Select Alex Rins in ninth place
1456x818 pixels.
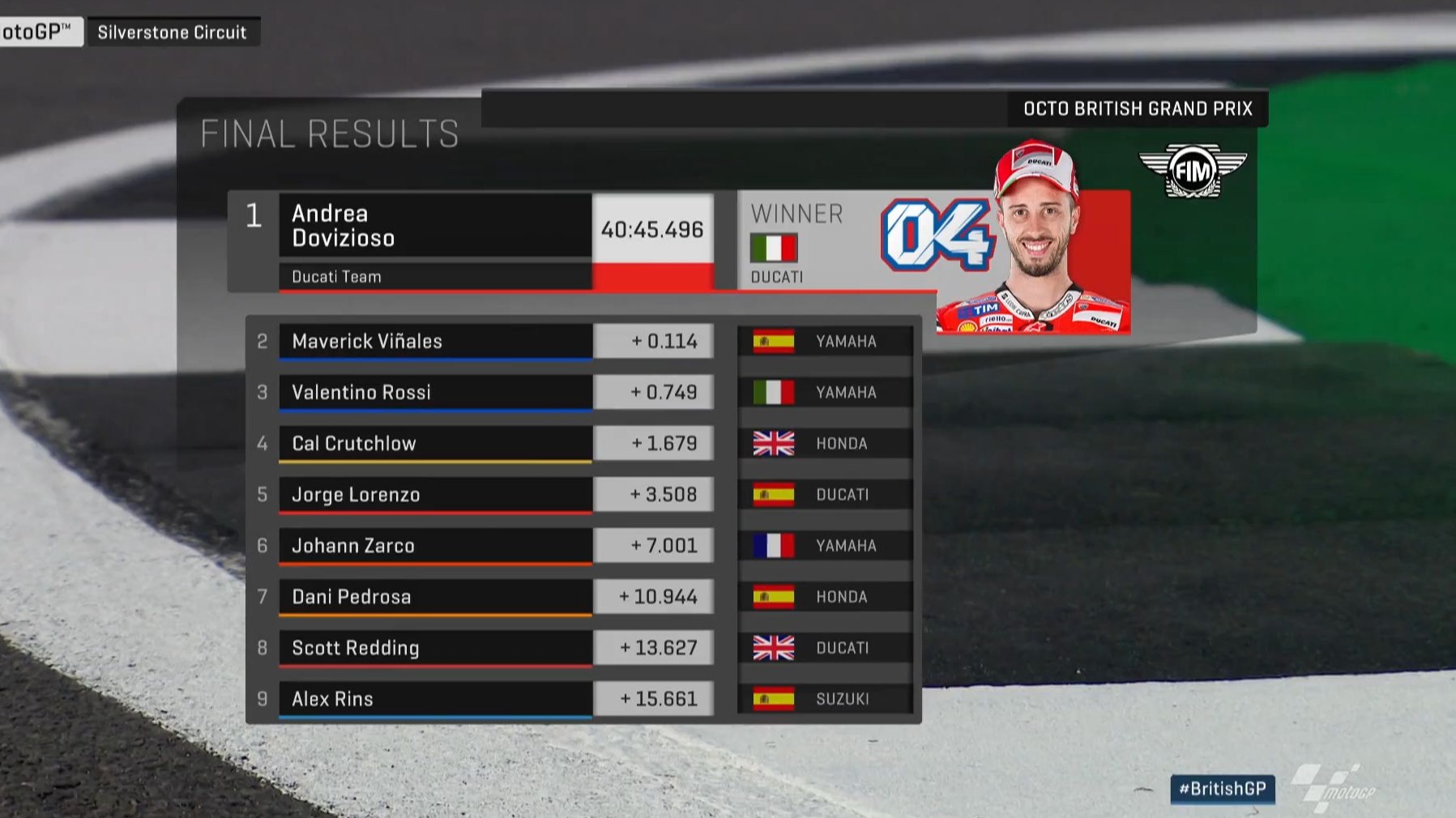[x=434, y=698]
